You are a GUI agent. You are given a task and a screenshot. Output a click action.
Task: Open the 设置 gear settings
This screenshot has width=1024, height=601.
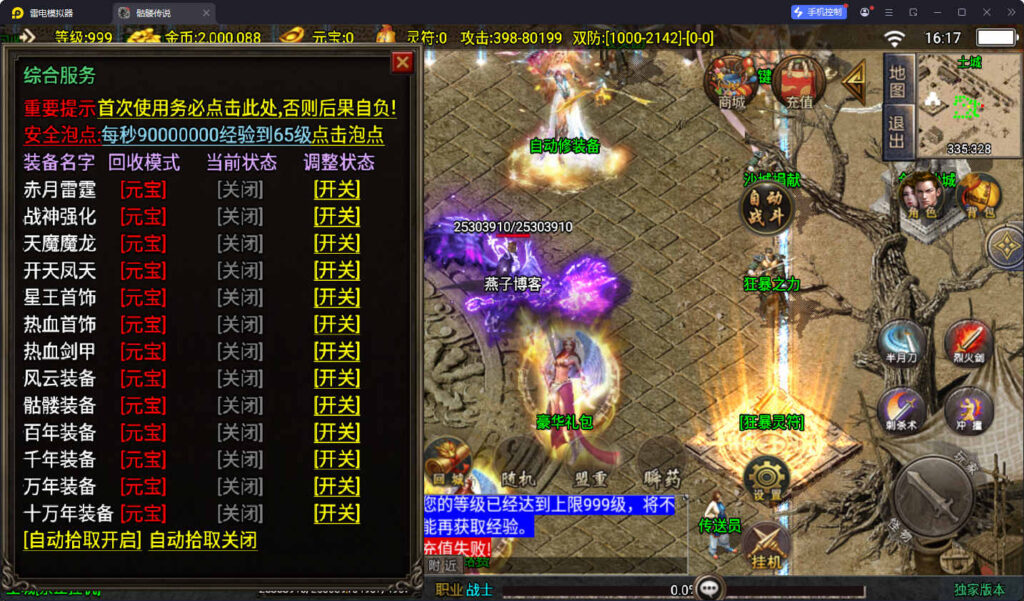pos(767,479)
